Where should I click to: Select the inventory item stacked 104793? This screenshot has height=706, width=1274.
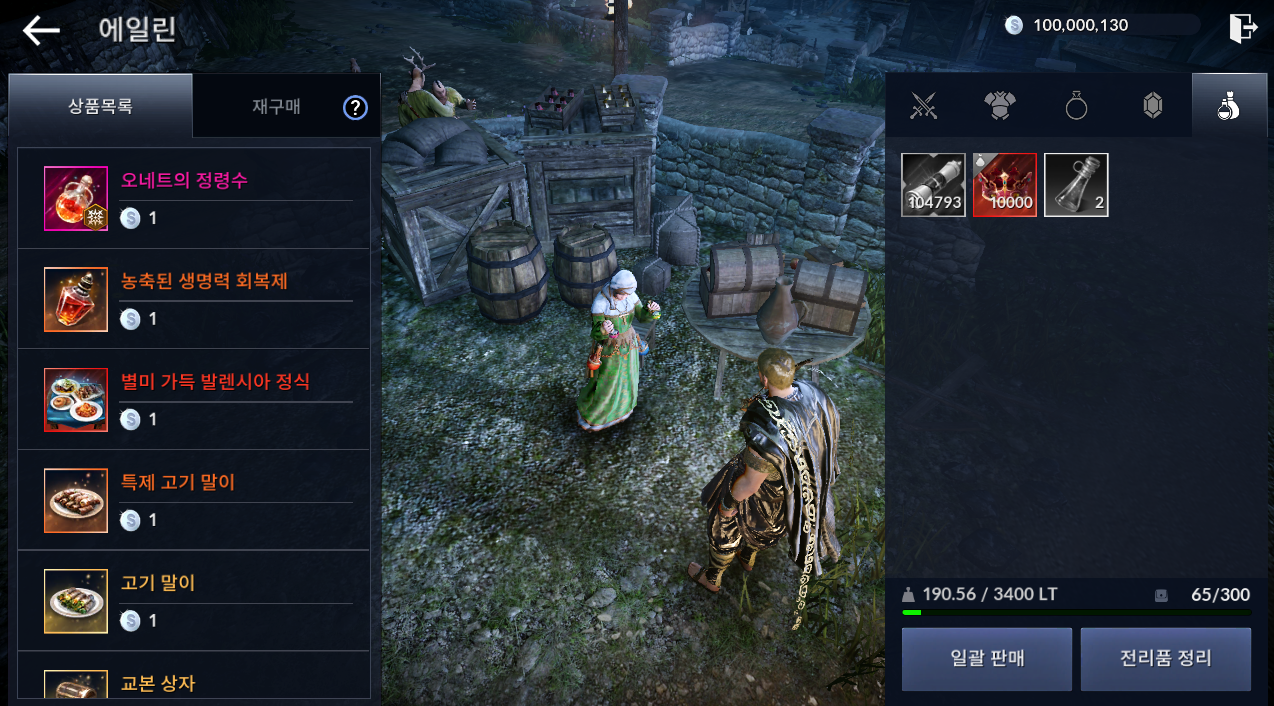[x=933, y=185]
